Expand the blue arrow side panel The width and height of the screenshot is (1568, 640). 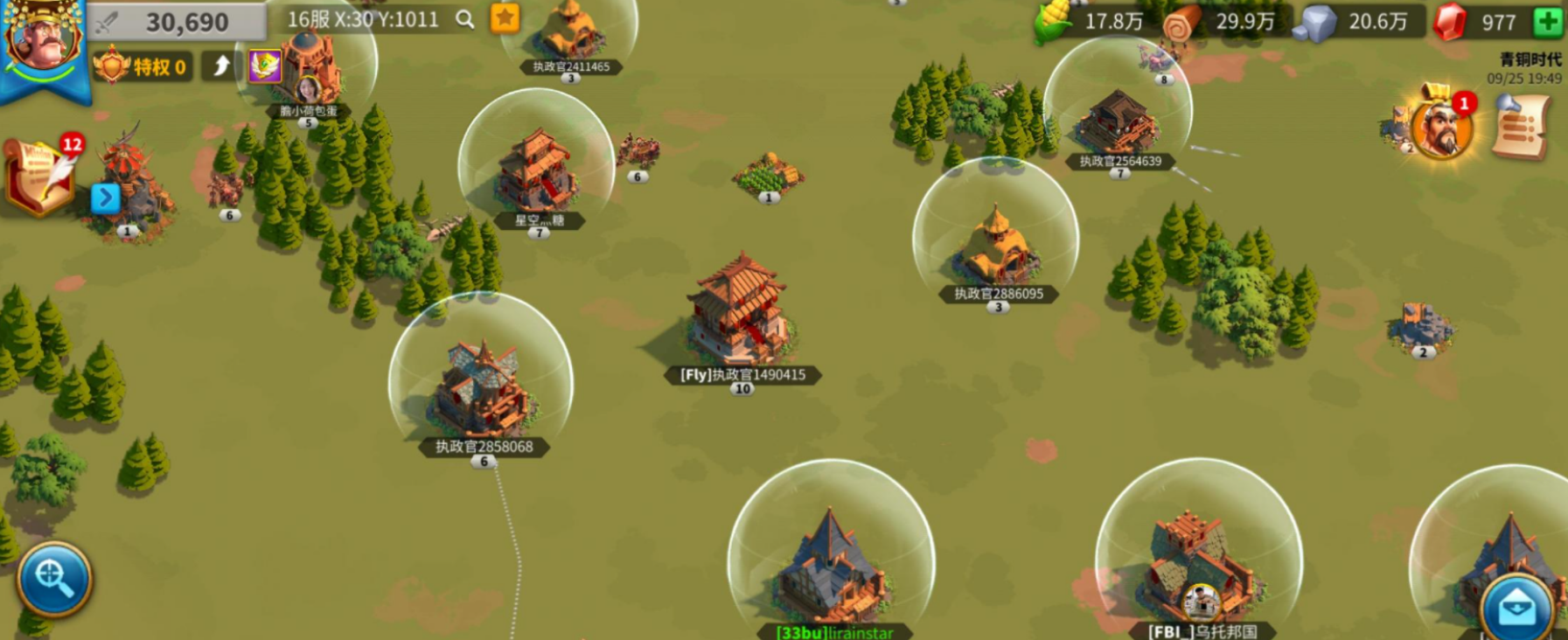point(105,198)
